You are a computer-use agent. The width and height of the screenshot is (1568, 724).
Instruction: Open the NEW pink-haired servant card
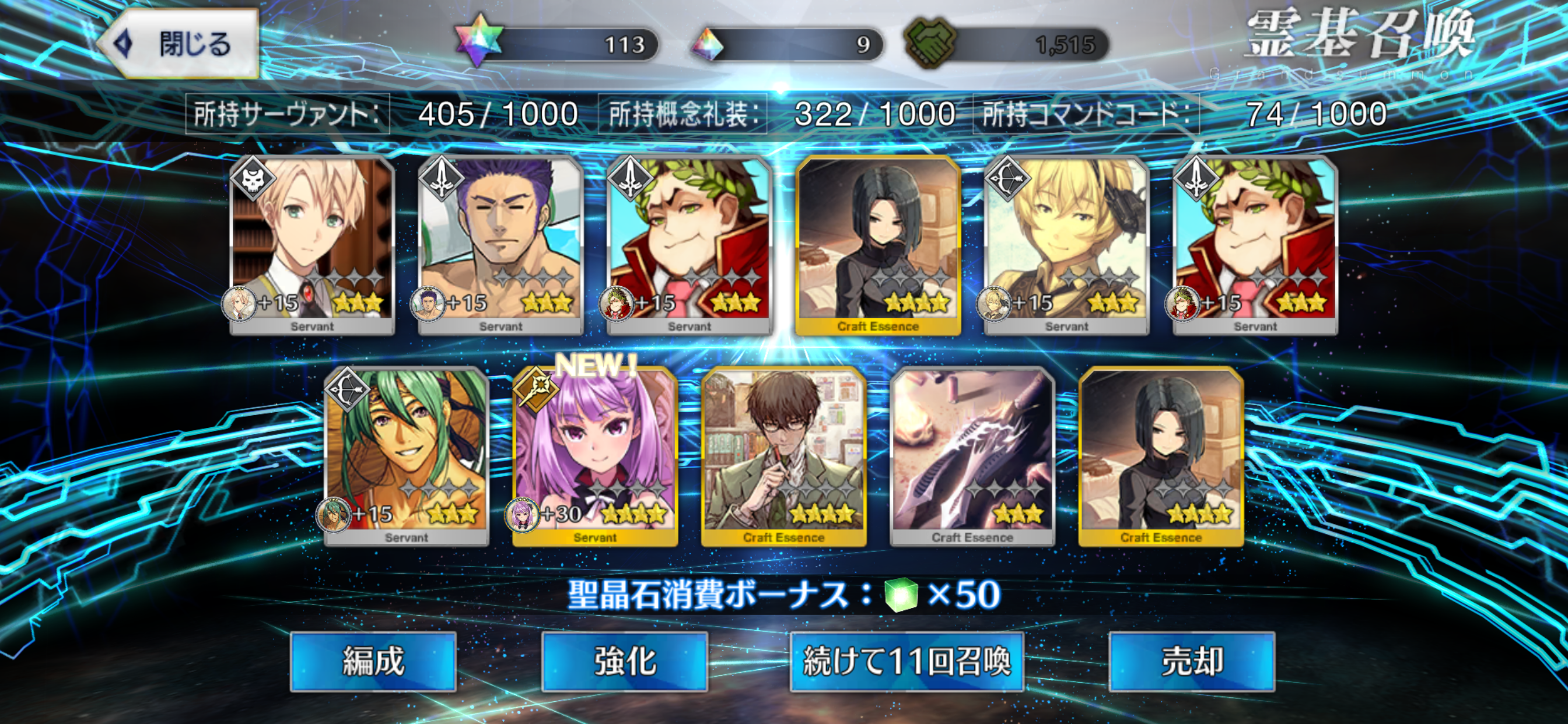coord(594,456)
